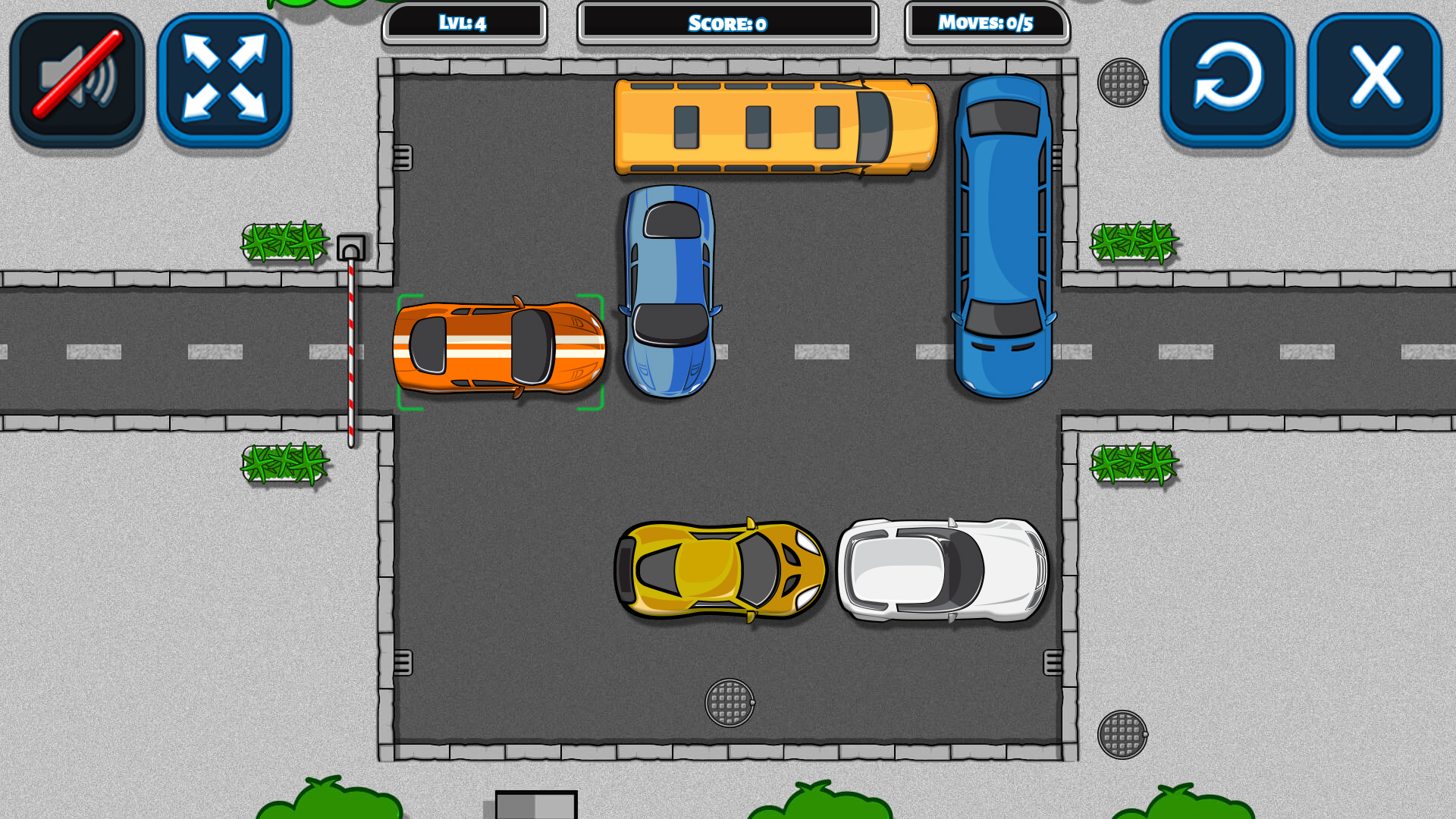Click the Lvl: 4 display
The height and width of the screenshot is (819, 1456).
(x=465, y=23)
